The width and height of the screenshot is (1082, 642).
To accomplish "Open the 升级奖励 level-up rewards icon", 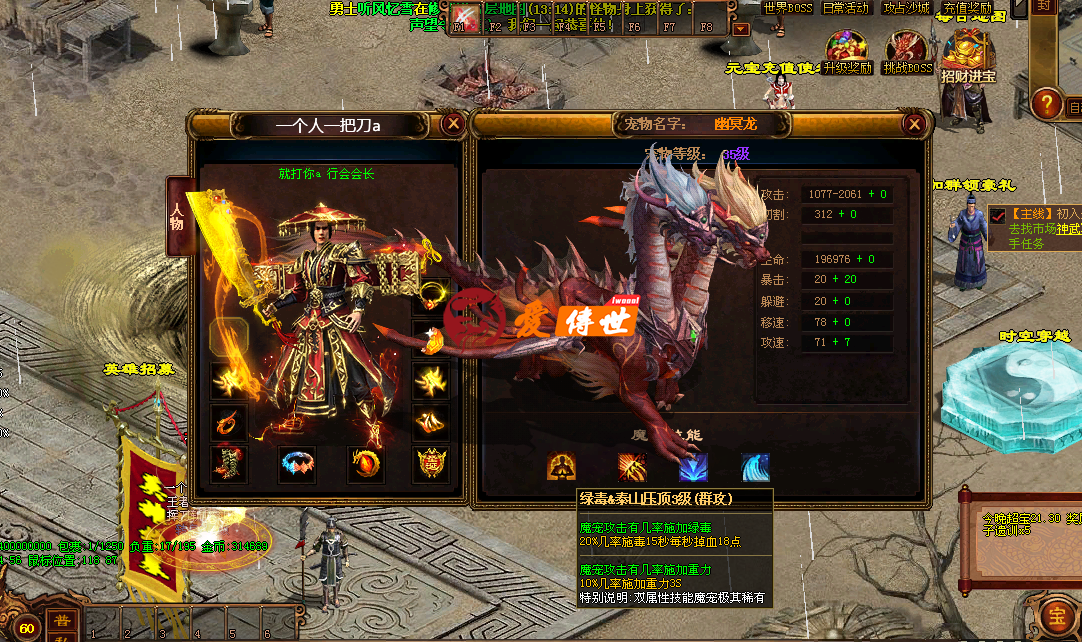I will coord(846,50).
